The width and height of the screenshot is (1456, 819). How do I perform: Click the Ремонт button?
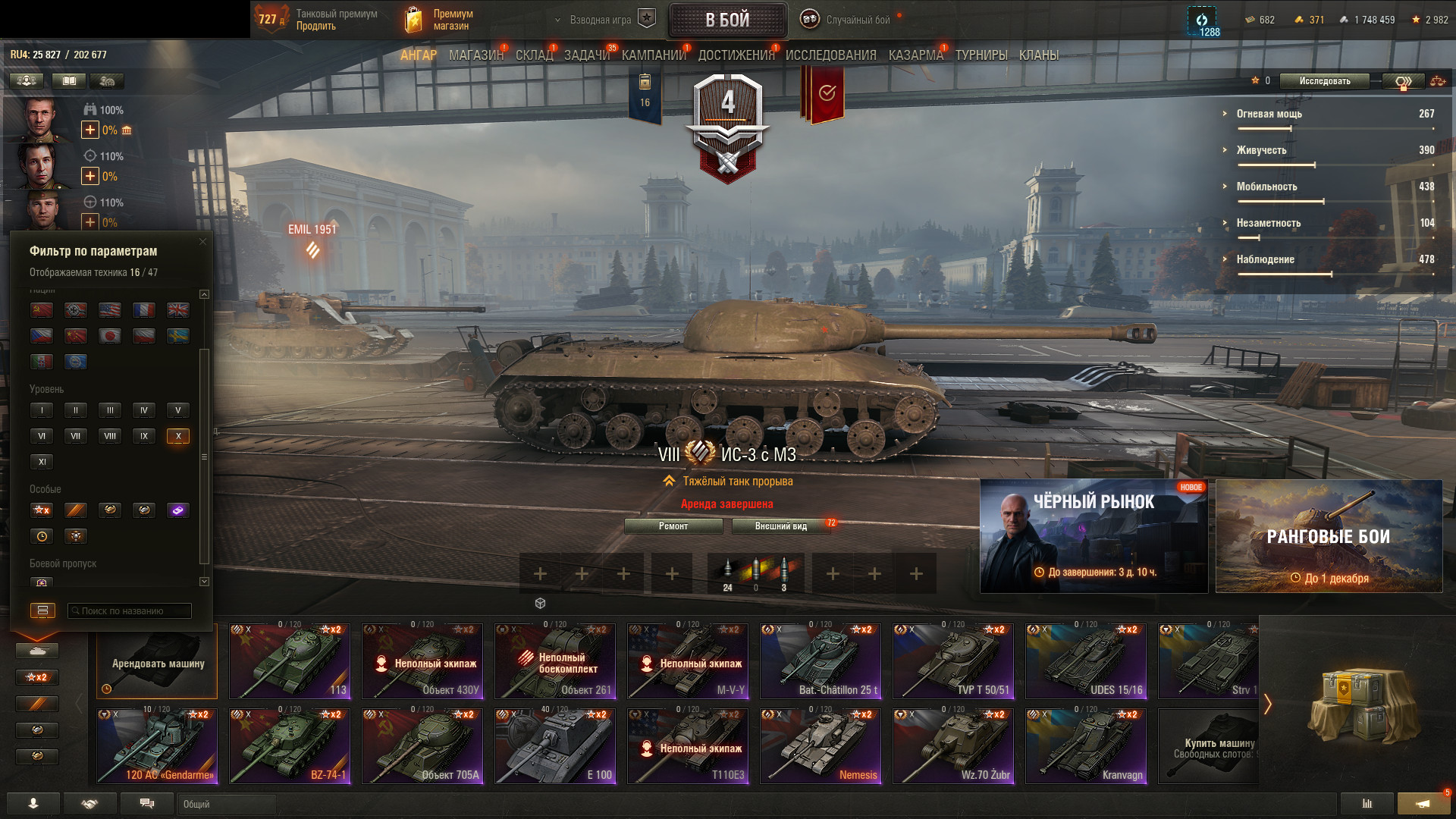point(673,526)
